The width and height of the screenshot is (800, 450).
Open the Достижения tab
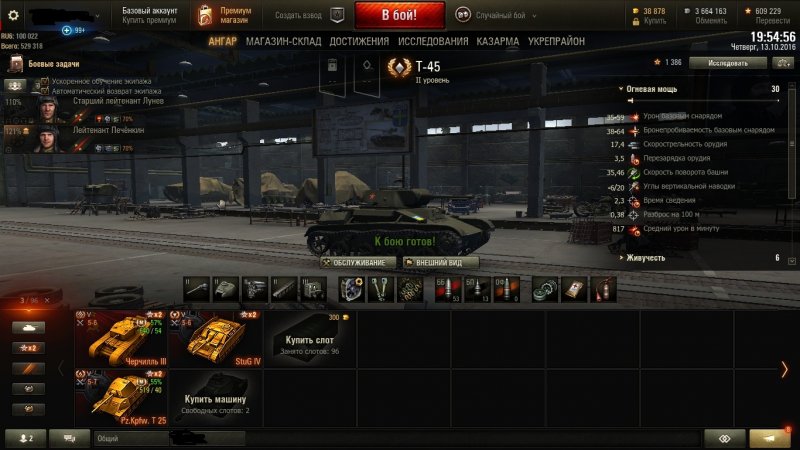click(359, 42)
